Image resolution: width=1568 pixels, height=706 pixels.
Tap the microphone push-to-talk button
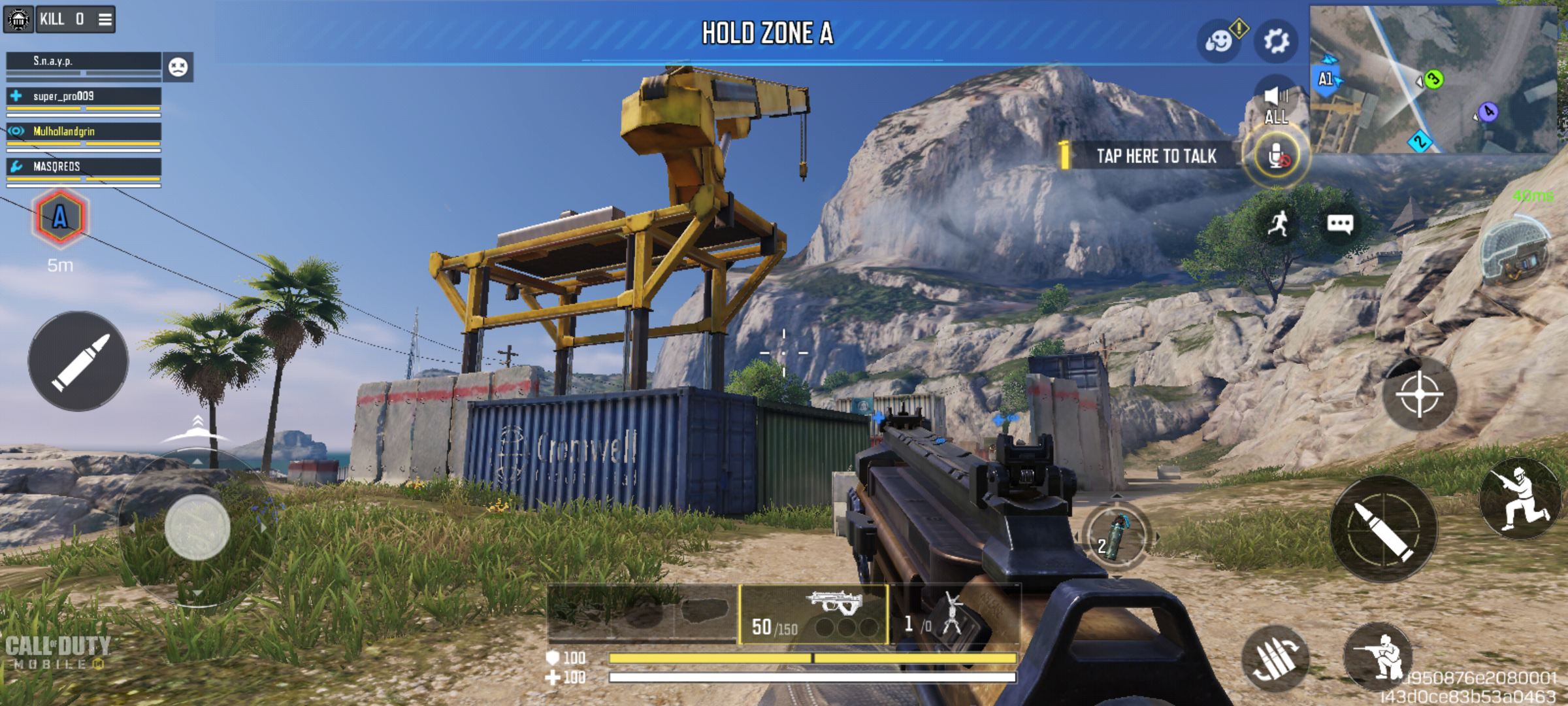click(x=1276, y=157)
